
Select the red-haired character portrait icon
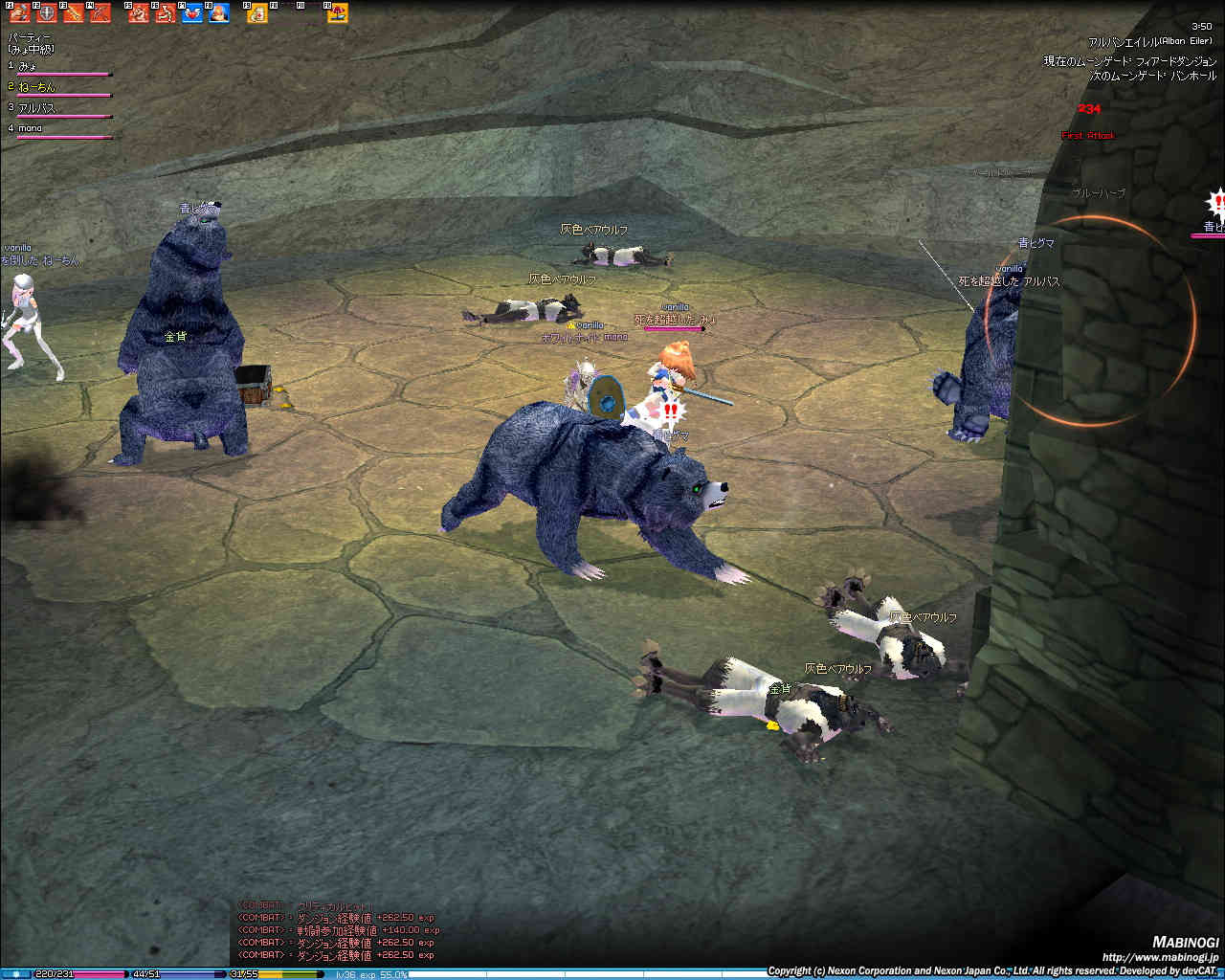(x=219, y=13)
